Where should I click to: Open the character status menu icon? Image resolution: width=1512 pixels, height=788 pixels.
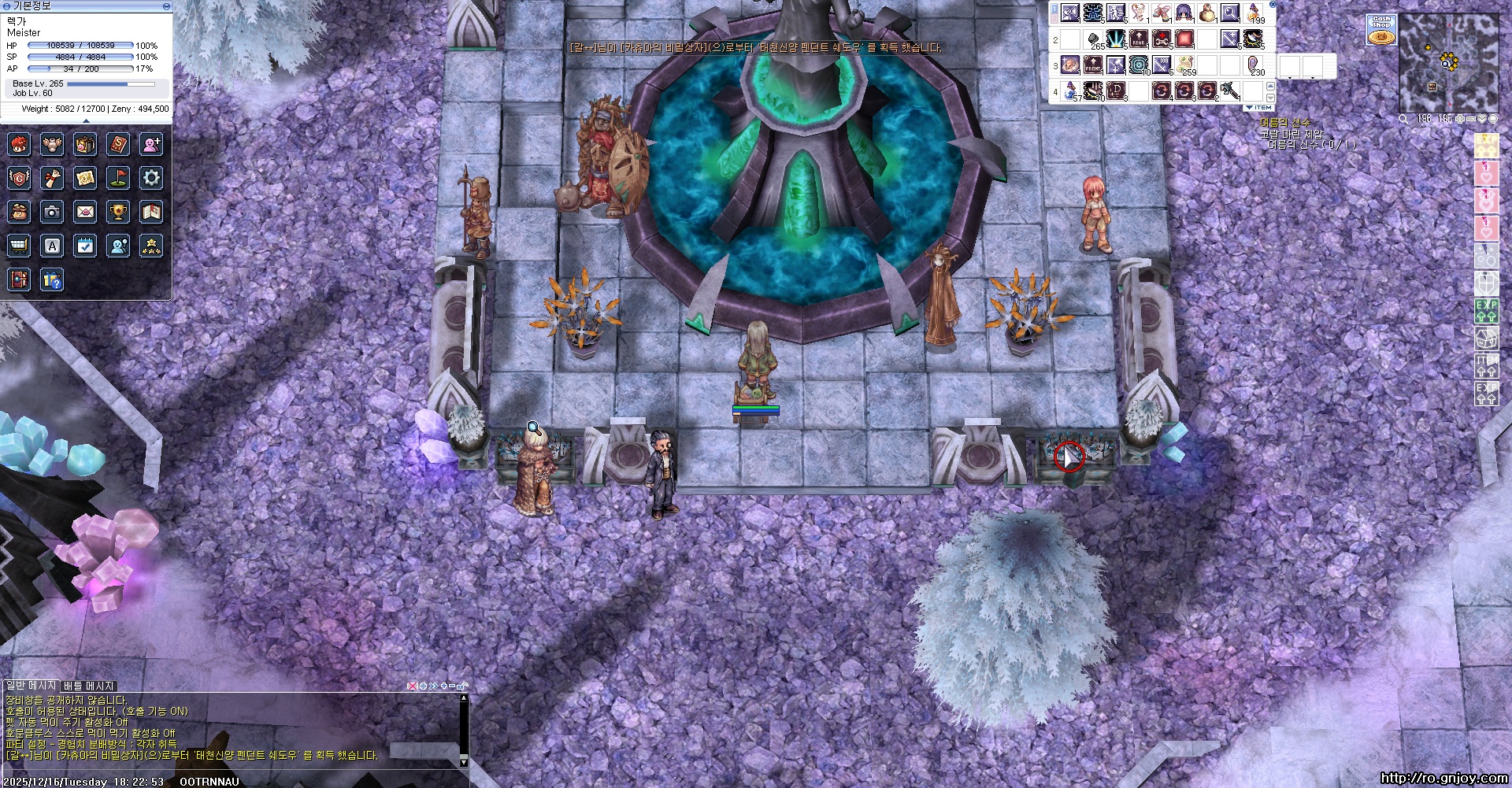[x=20, y=145]
